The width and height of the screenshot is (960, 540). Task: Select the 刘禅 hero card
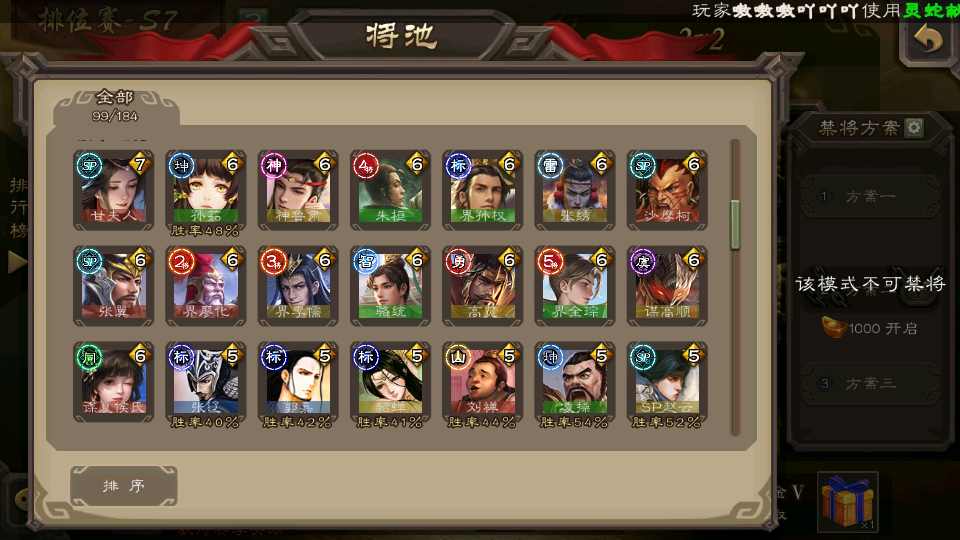coord(482,382)
